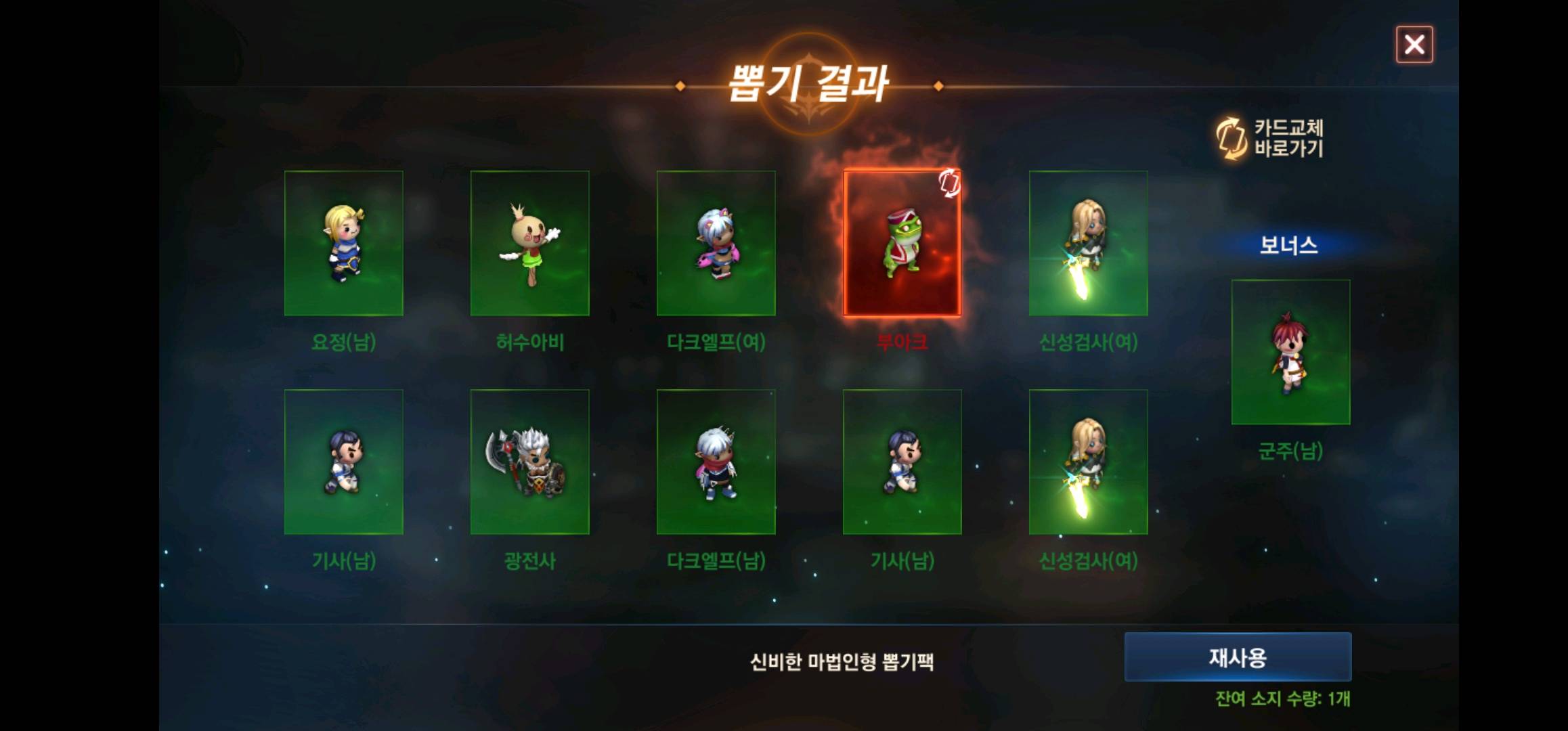Click the 광전사 berserker card
Viewport: 1568px width, 731px height.
coord(530,462)
